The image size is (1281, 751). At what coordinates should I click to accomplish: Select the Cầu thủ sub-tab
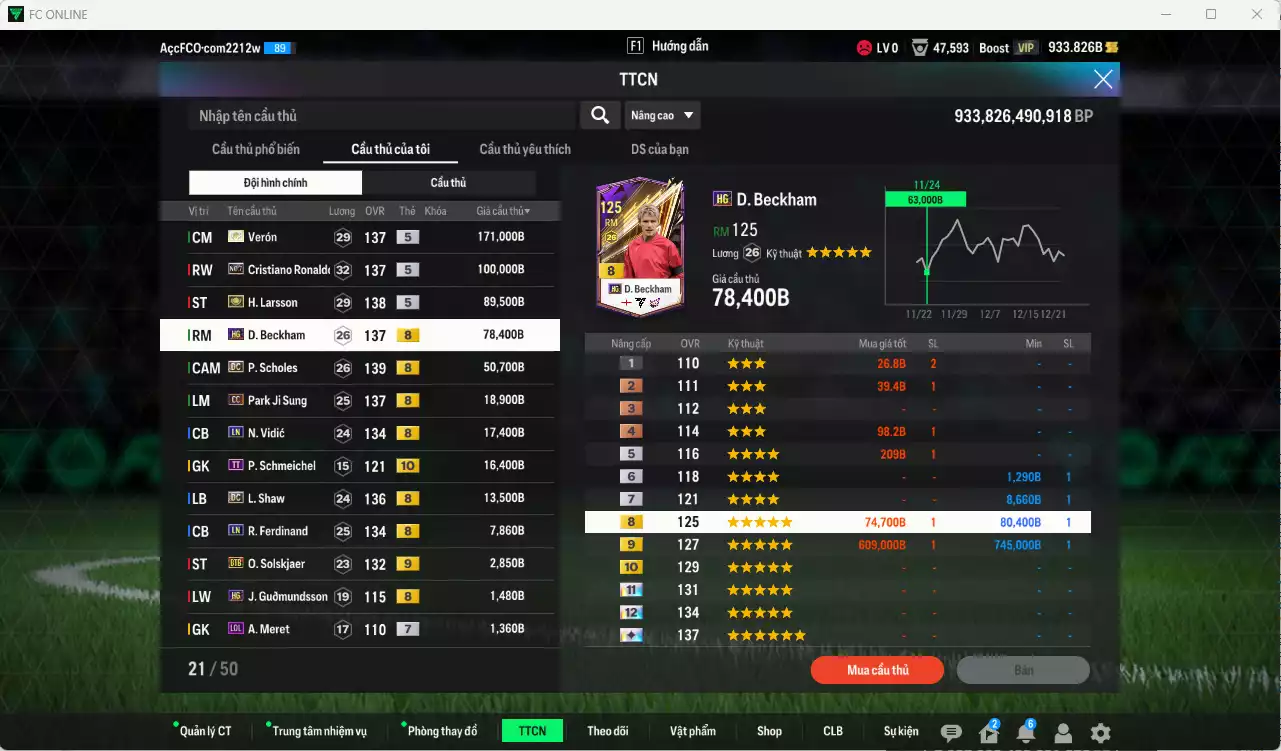click(x=449, y=182)
